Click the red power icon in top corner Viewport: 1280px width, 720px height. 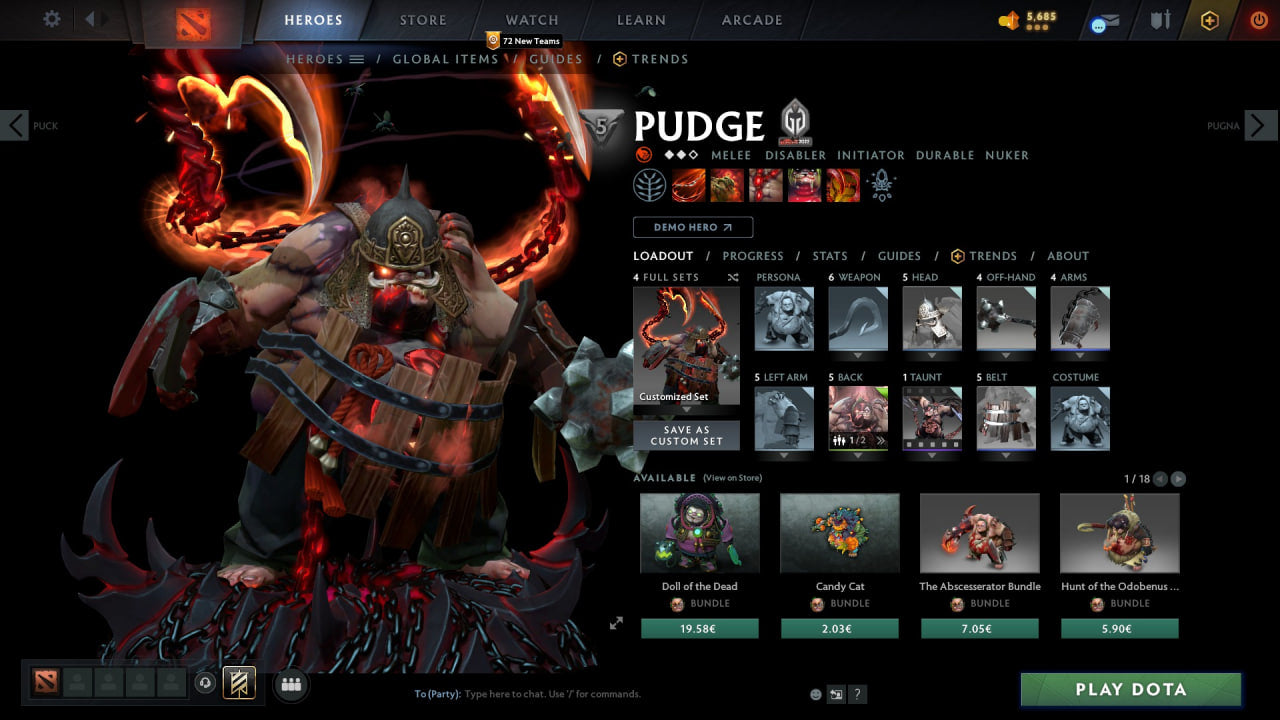[x=1258, y=19]
